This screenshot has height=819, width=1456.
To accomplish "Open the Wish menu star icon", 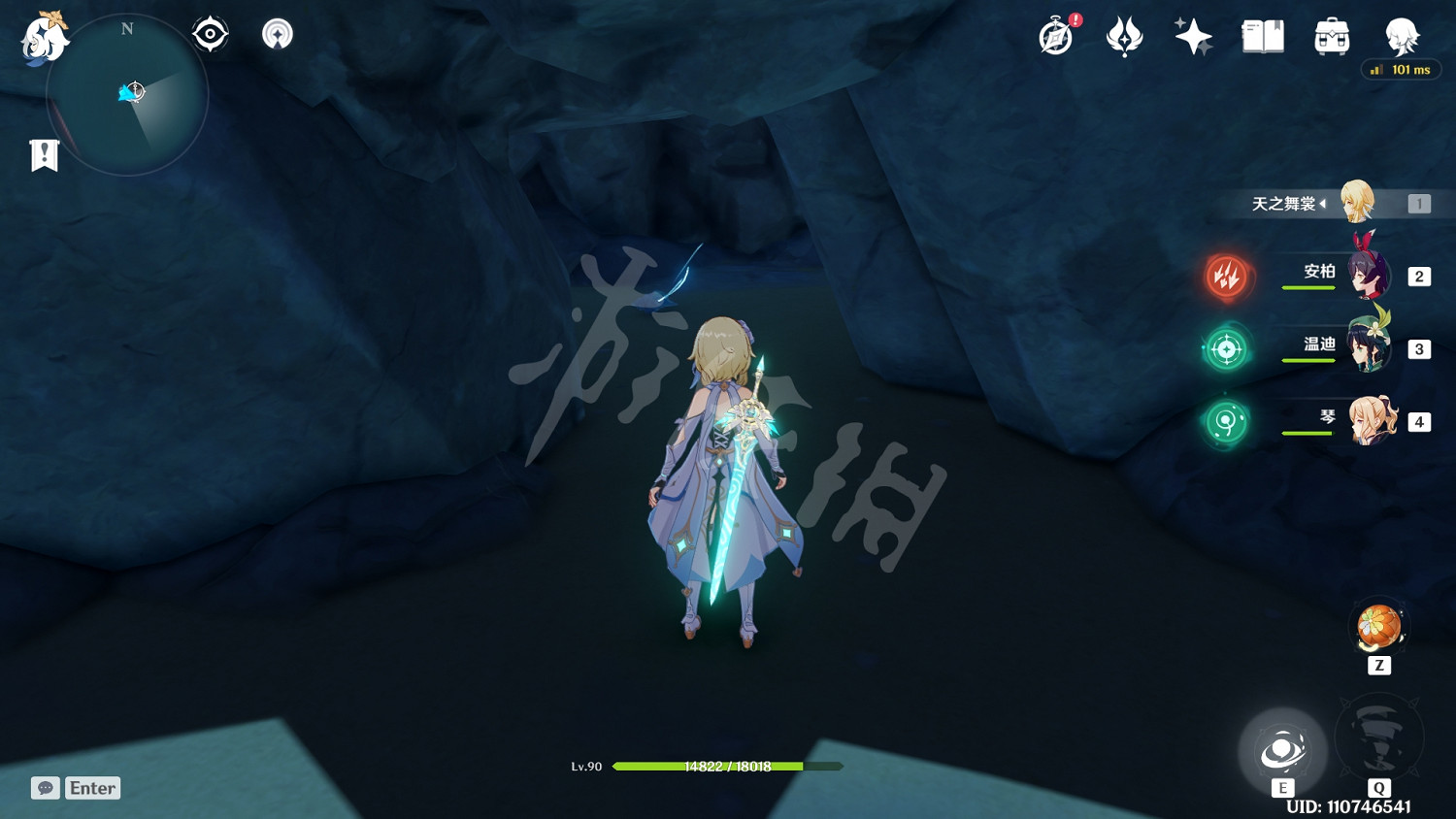I will [x=1193, y=36].
